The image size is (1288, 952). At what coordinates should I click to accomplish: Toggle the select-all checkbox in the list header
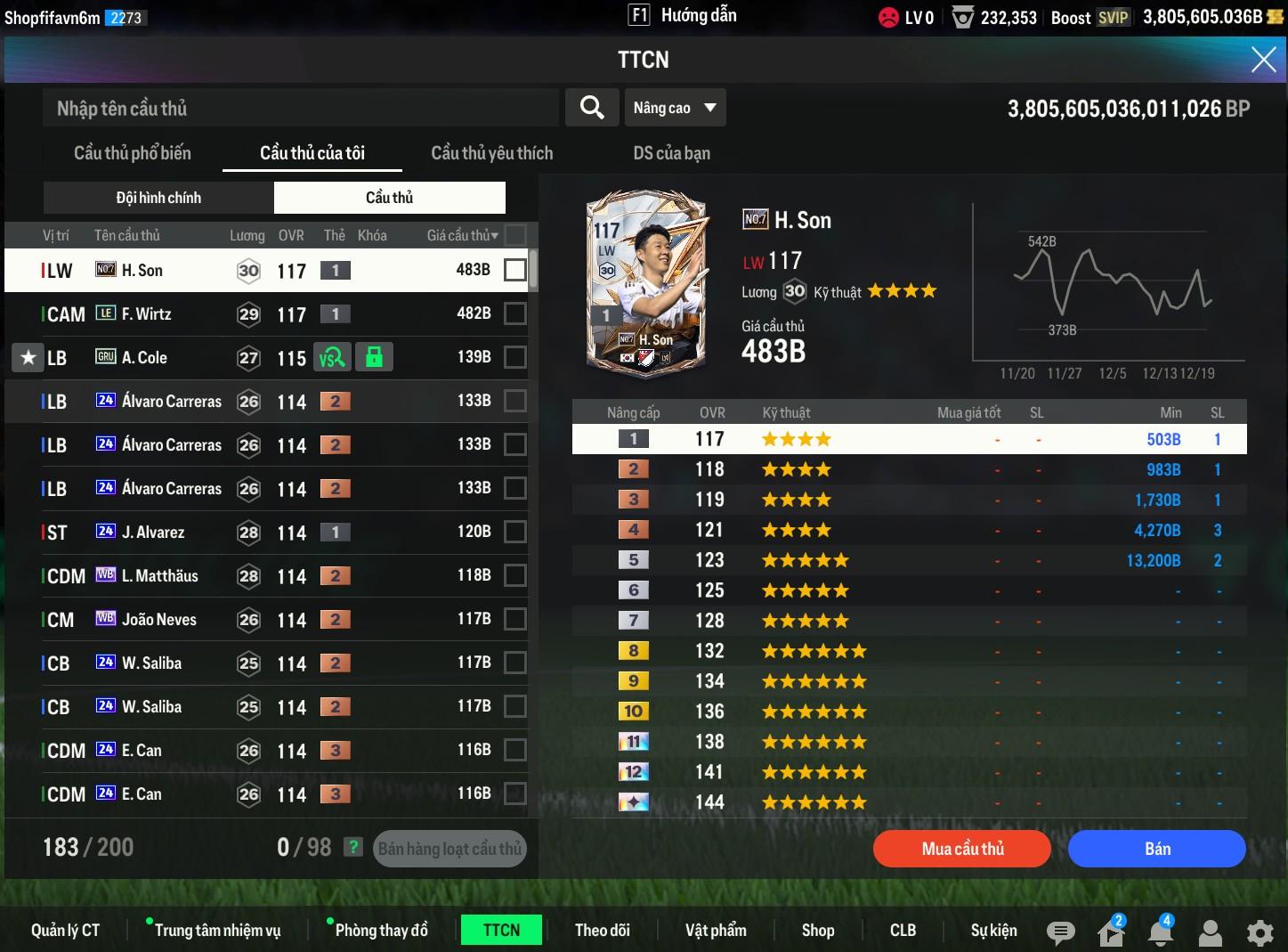(514, 235)
